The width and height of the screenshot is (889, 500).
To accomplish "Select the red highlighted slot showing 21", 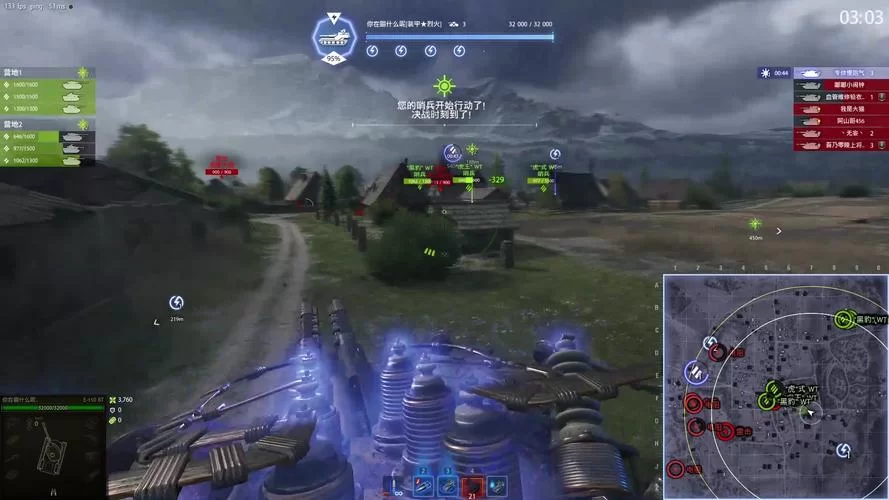I will [x=472, y=486].
